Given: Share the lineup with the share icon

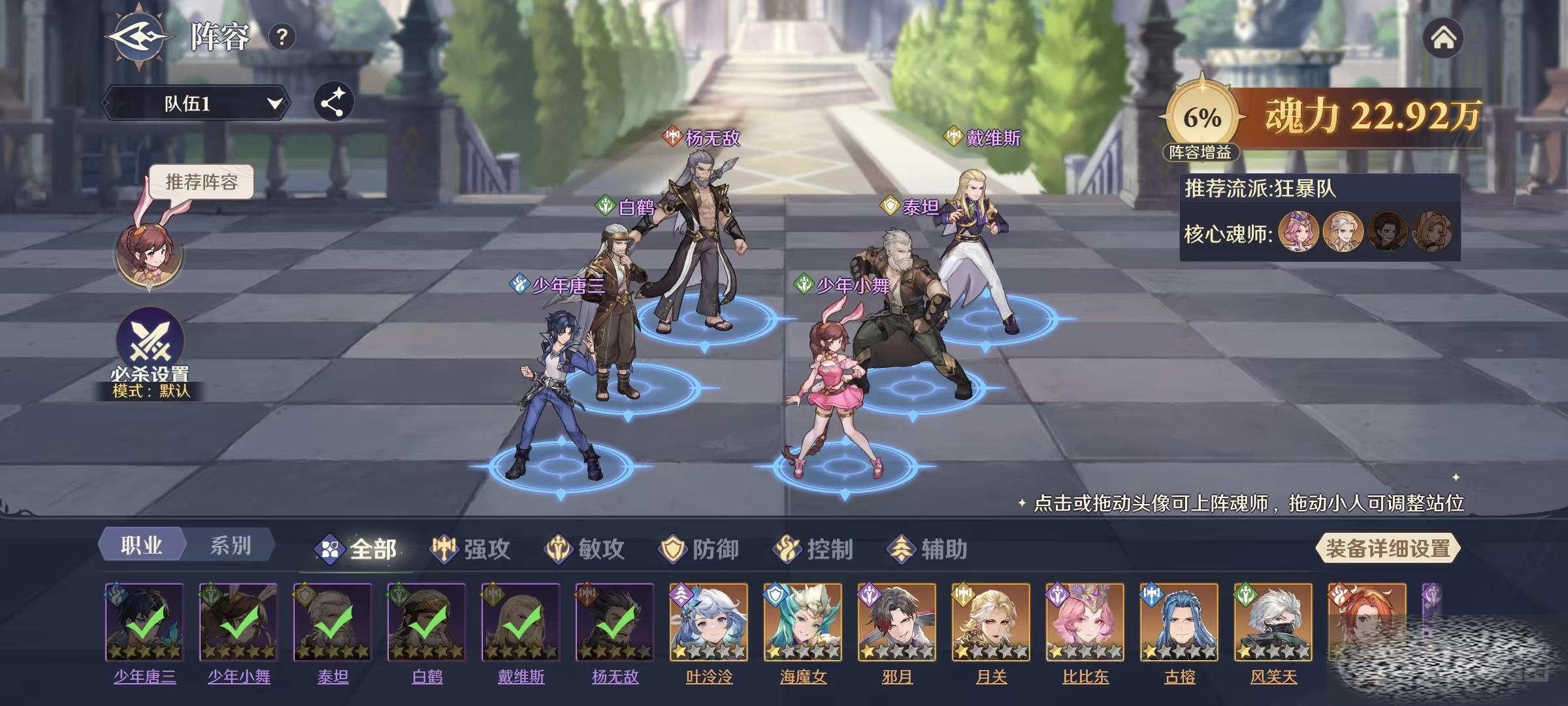Looking at the screenshot, I should 333,102.
